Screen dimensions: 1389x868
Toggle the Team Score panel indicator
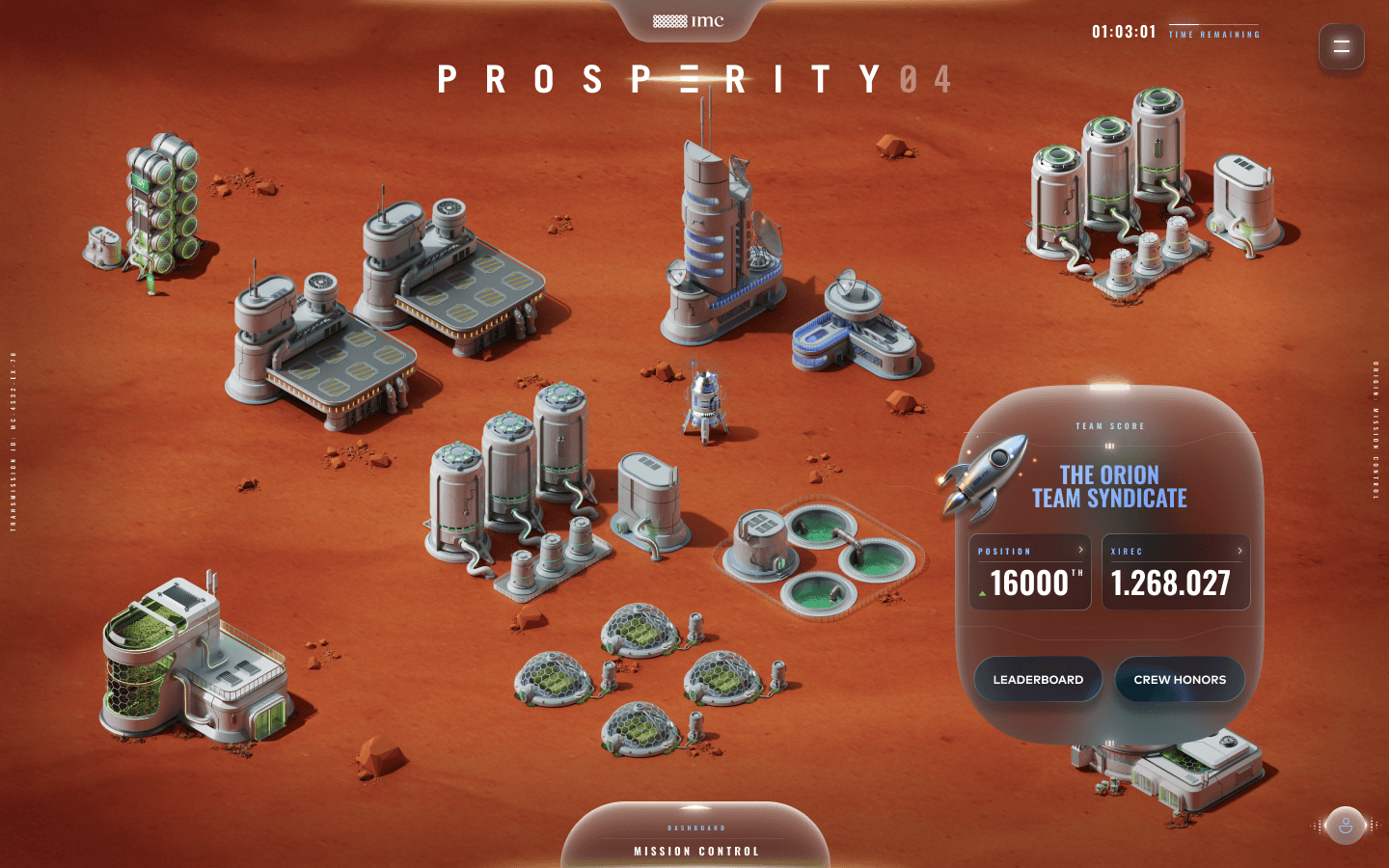(1110, 447)
